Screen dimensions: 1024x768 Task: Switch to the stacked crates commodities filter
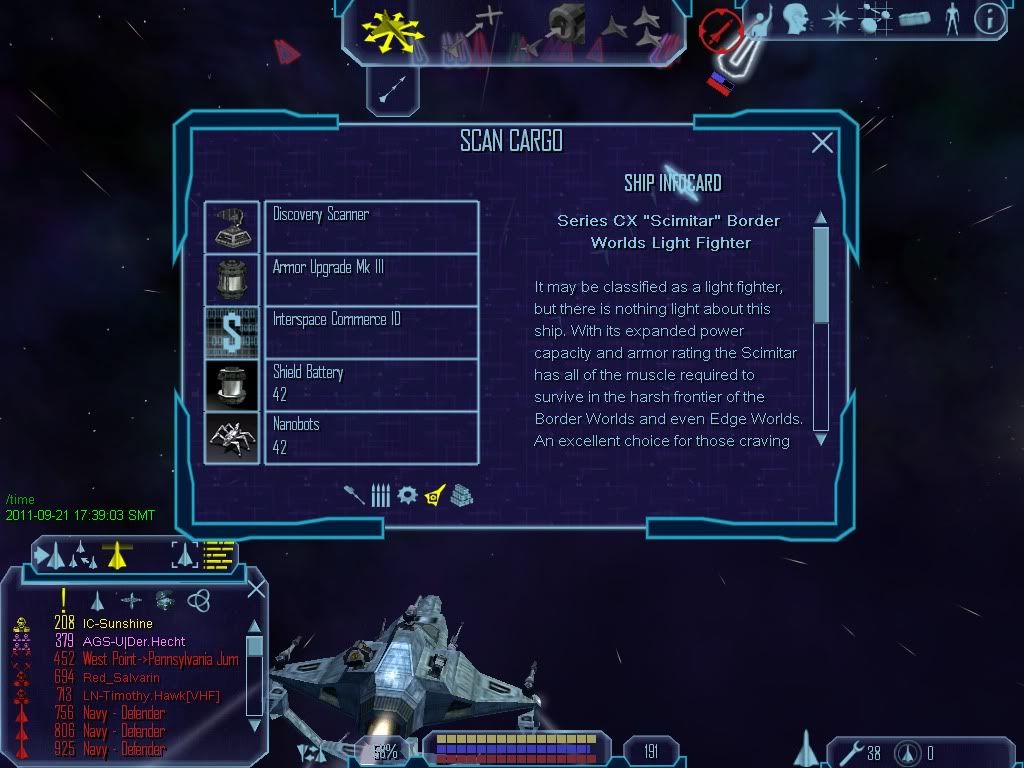[461, 495]
